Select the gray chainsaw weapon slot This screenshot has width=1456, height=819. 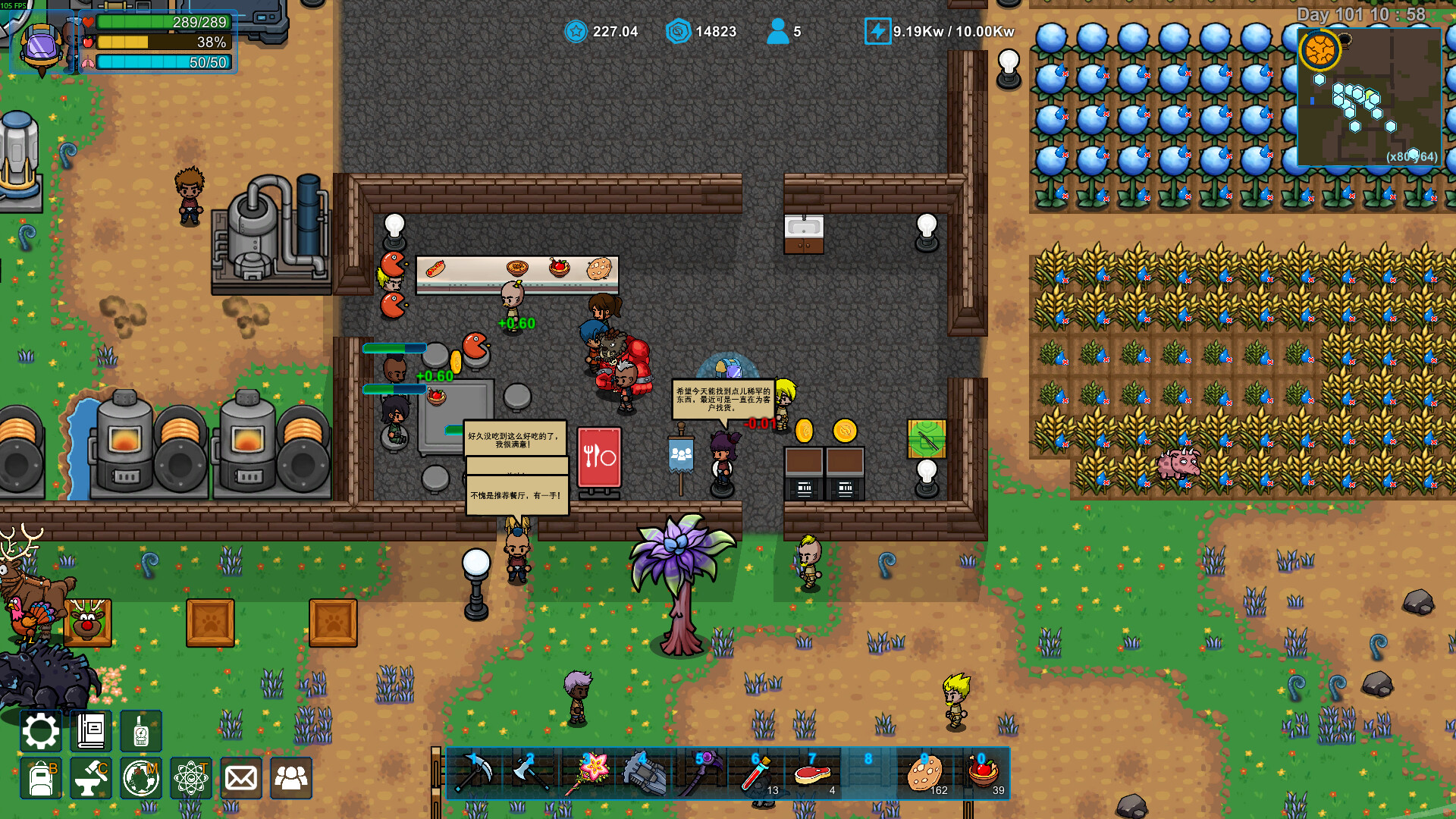pyautogui.click(x=644, y=773)
